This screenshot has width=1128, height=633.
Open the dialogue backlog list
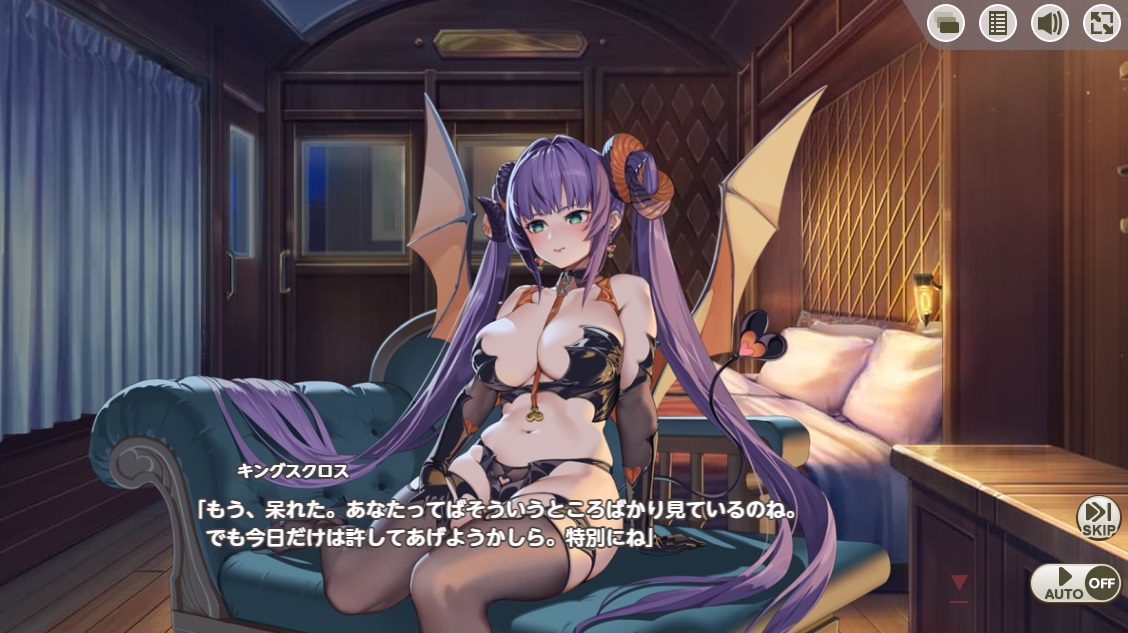point(997,23)
